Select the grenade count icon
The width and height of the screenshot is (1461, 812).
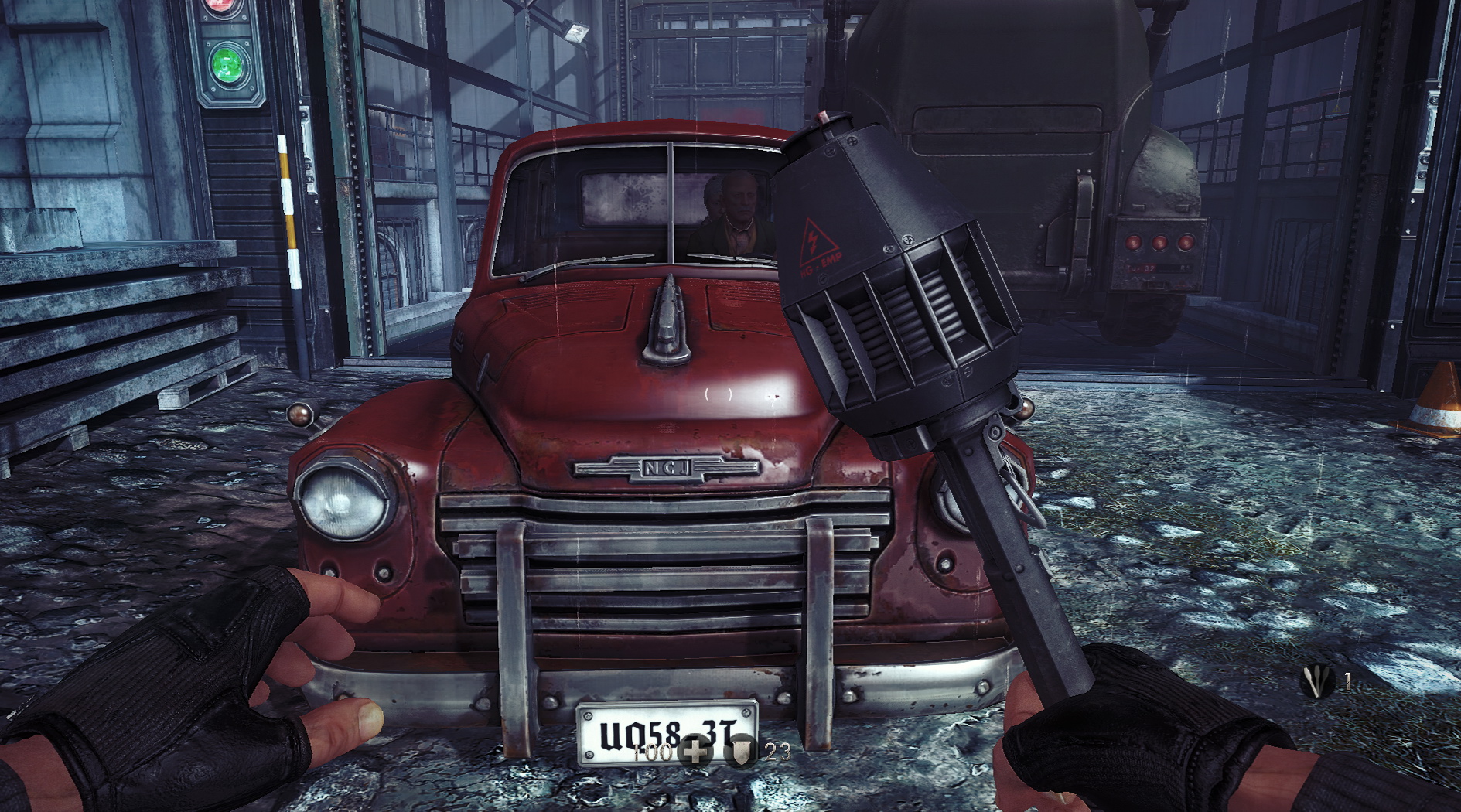(1316, 682)
